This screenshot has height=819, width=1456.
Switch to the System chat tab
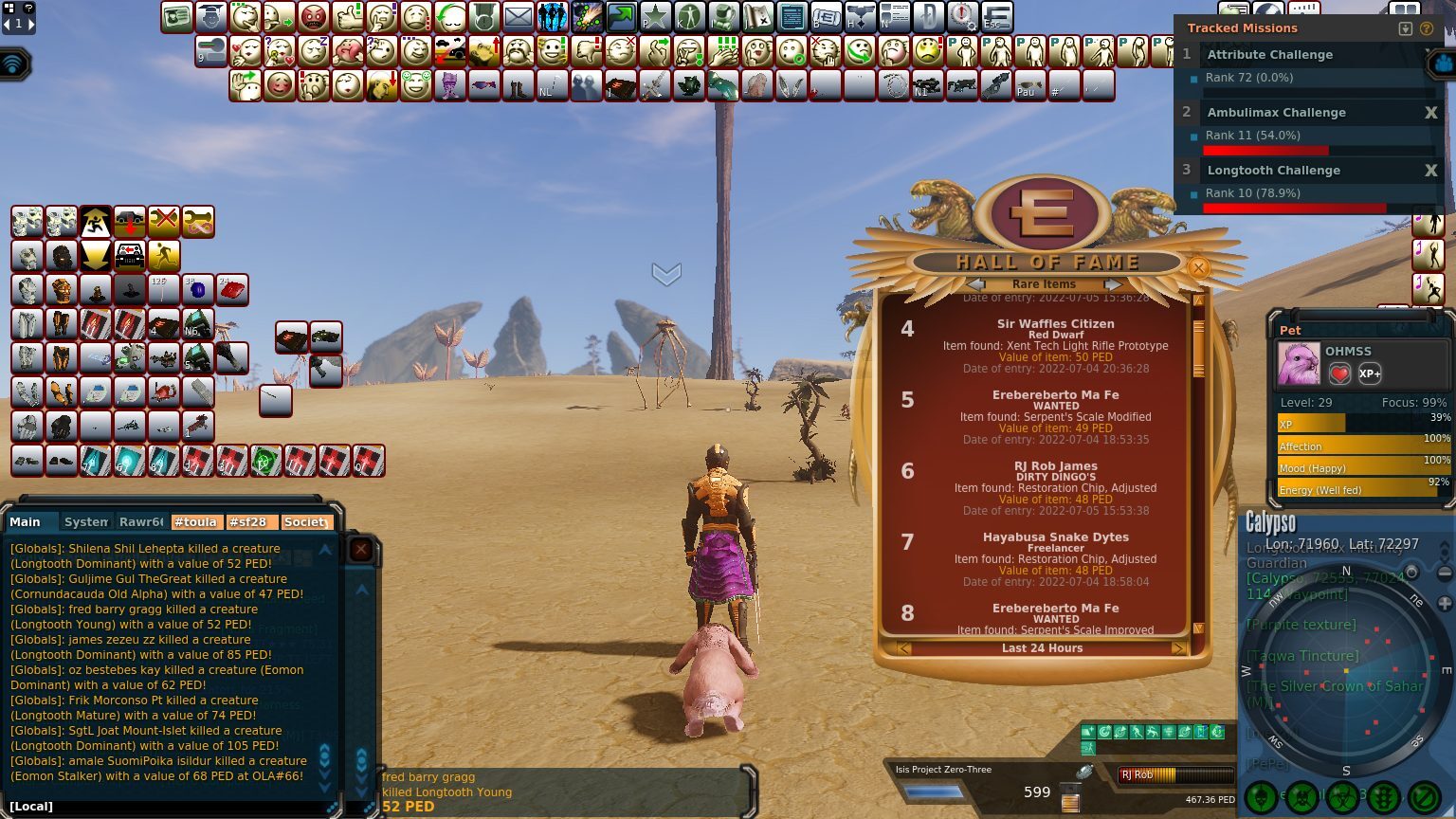coord(84,521)
